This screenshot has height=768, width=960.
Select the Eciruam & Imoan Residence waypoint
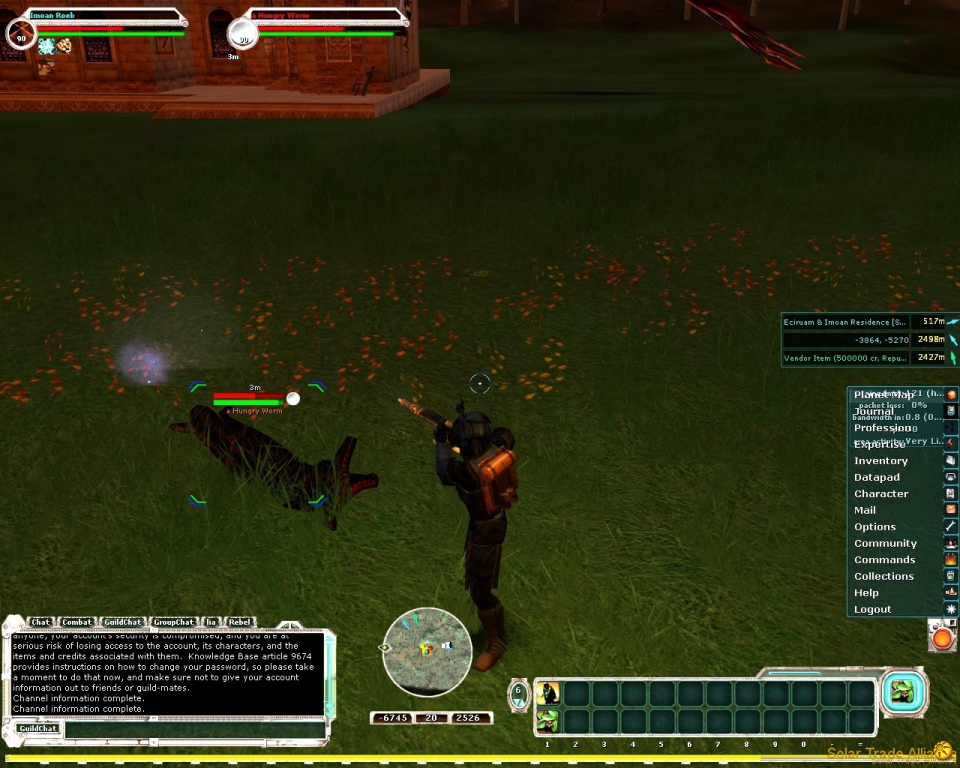(x=846, y=322)
